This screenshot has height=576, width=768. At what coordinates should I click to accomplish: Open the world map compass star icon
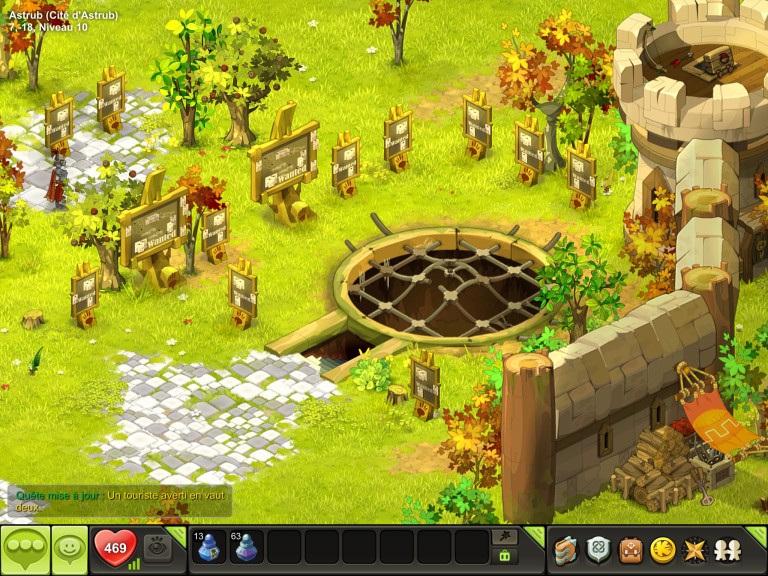point(693,549)
